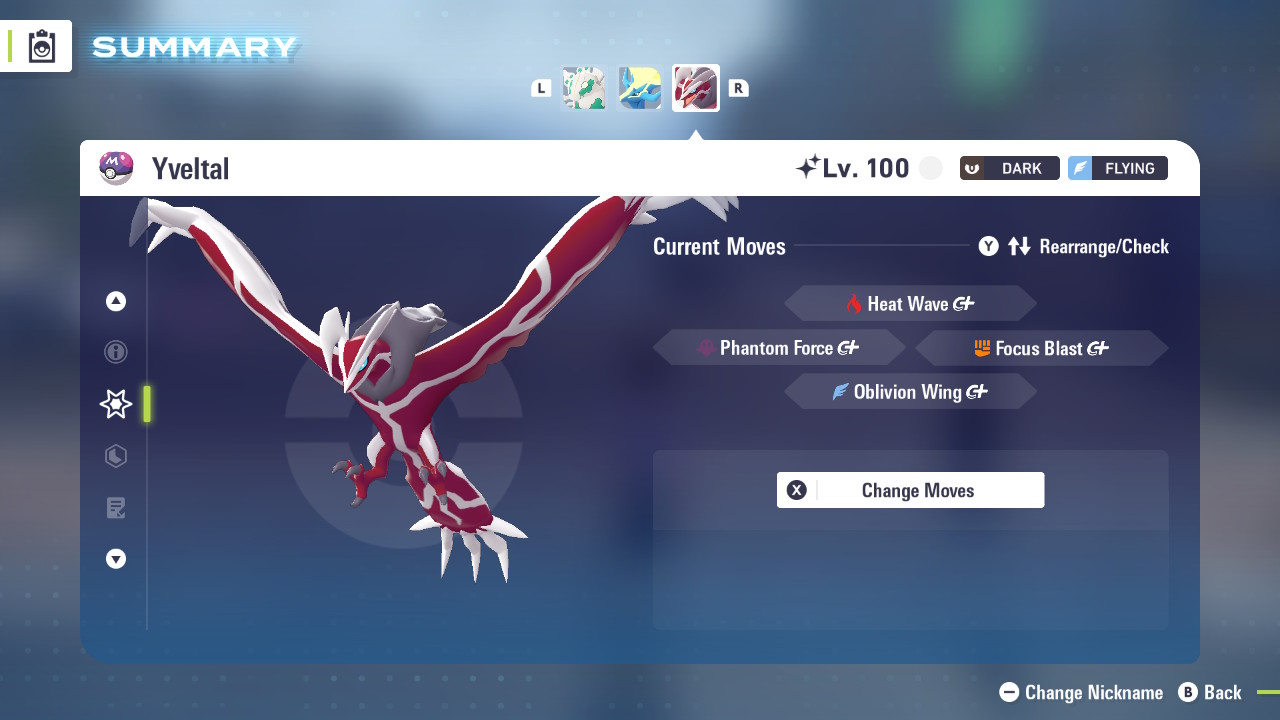This screenshot has width=1280, height=720.
Task: Open Rearrange/Check for current moves
Action: pos(1074,246)
